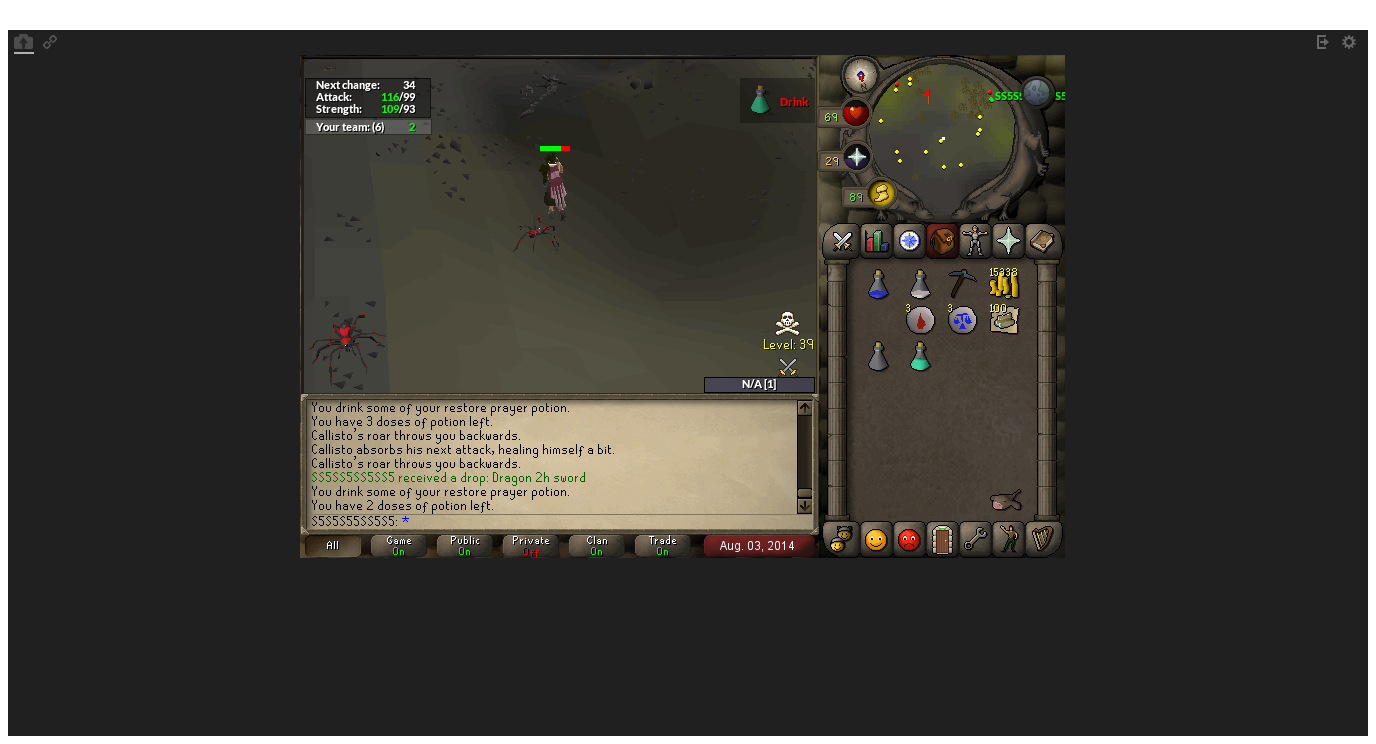This screenshot has width=1376, height=744.
Task: Disable Trade chat
Action: 661,545
